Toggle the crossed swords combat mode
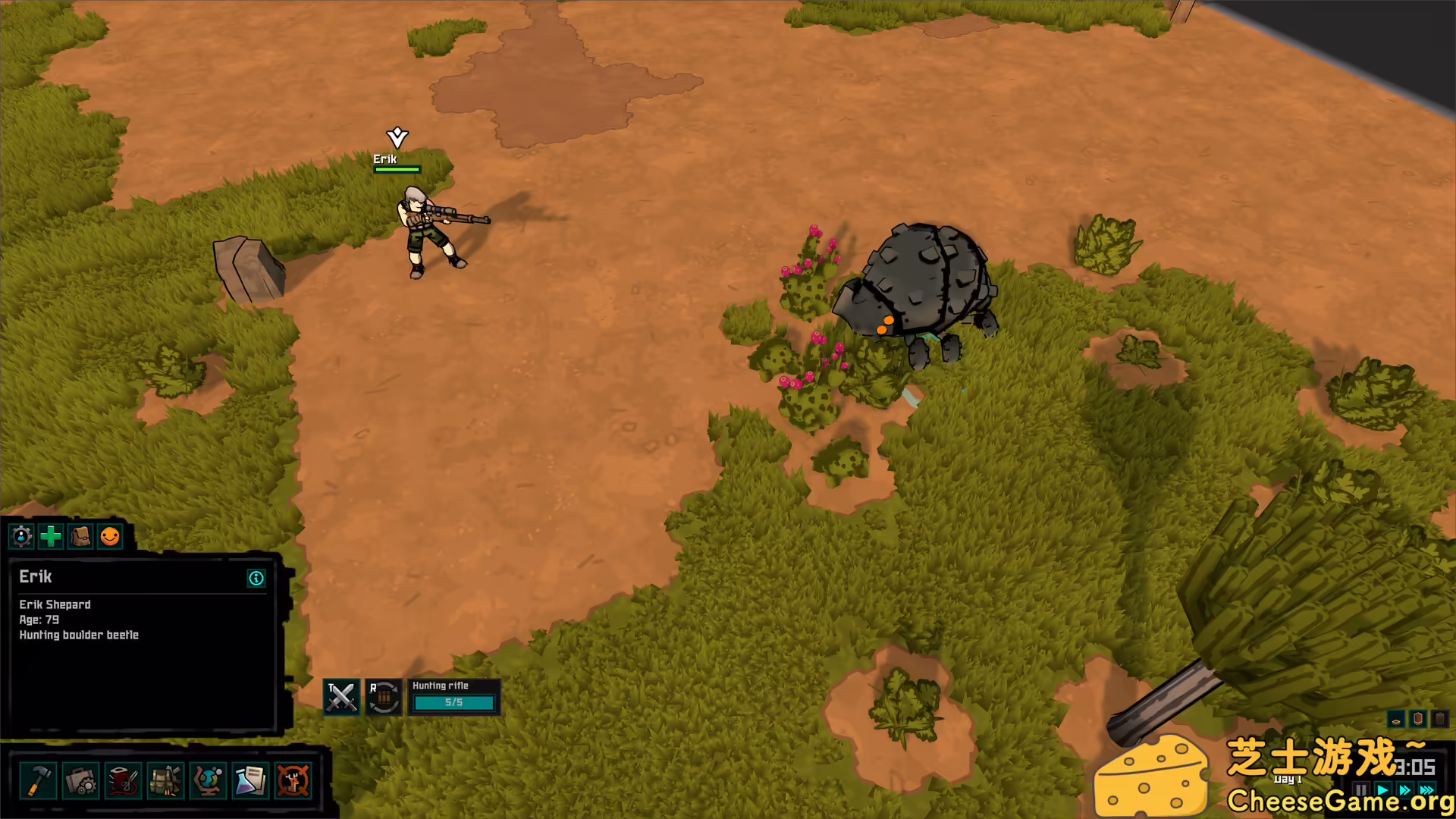Image resolution: width=1456 pixels, height=819 pixels. tap(341, 697)
